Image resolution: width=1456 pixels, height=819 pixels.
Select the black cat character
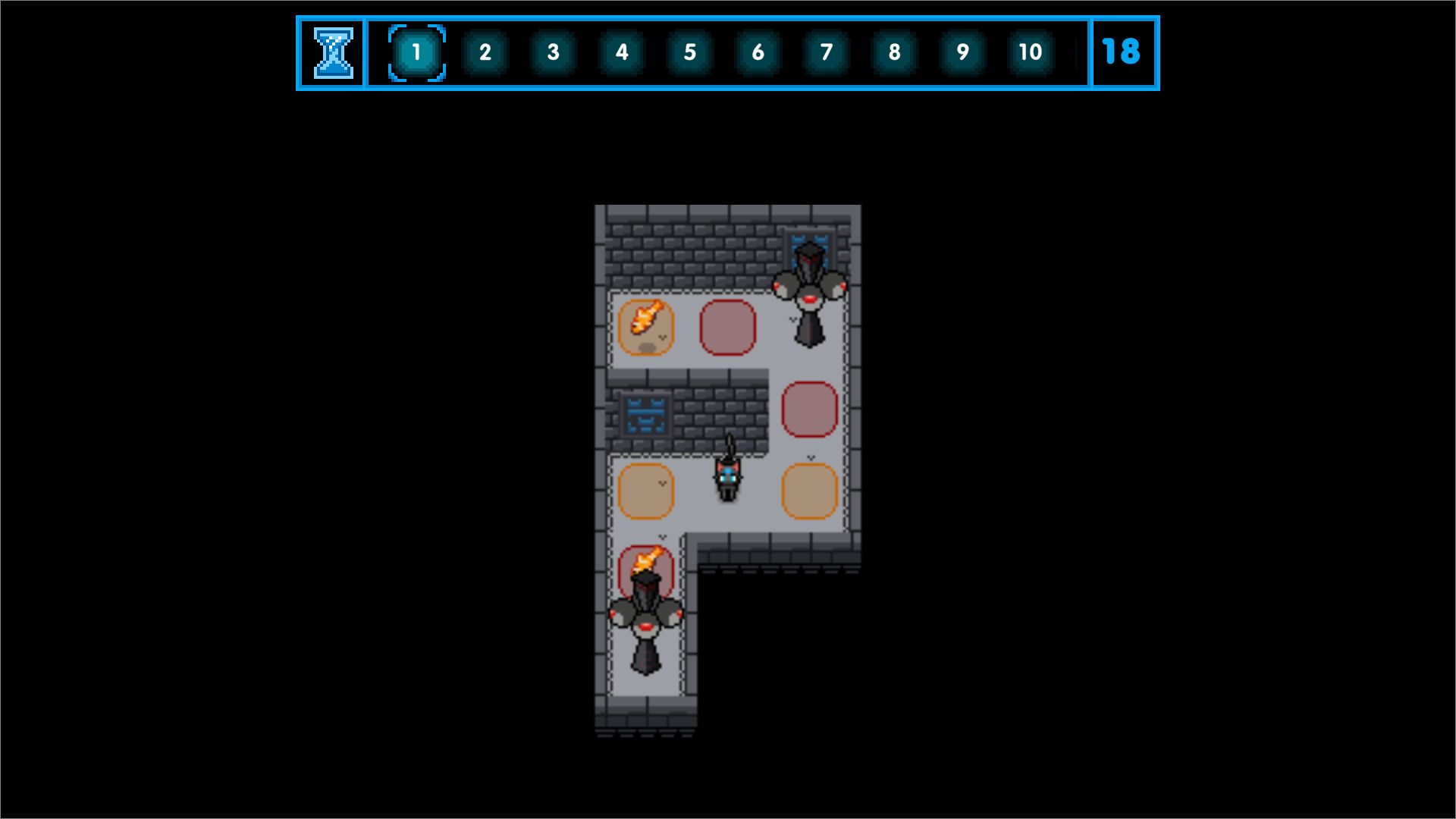click(x=726, y=479)
